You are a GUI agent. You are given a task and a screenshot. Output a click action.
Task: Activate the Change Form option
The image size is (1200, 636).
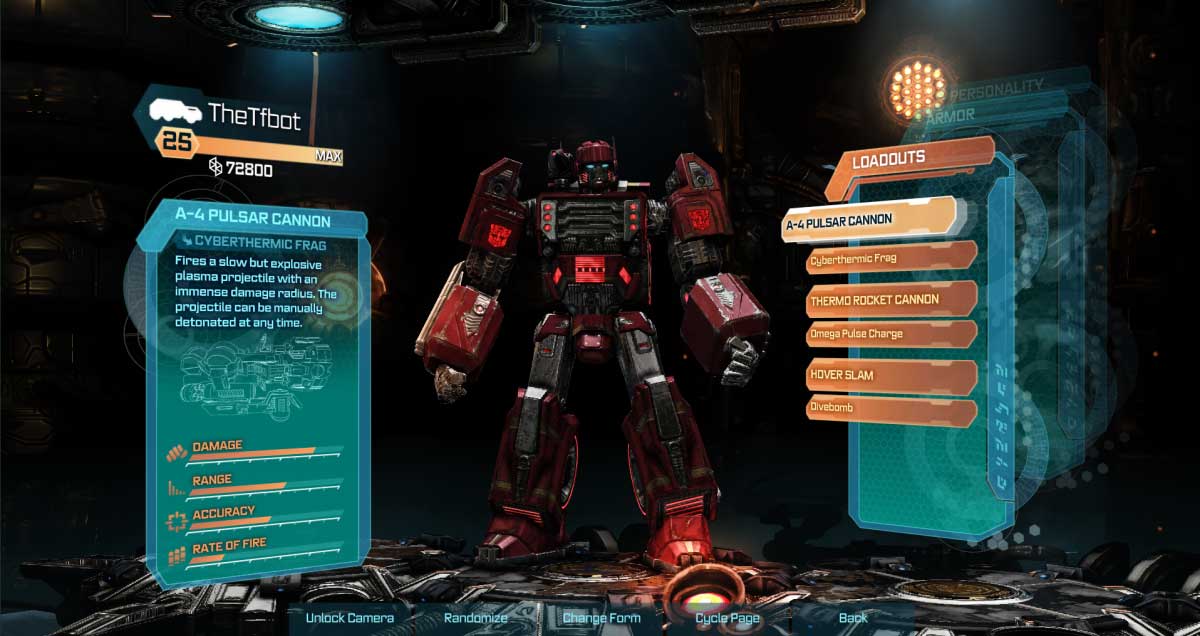602,617
